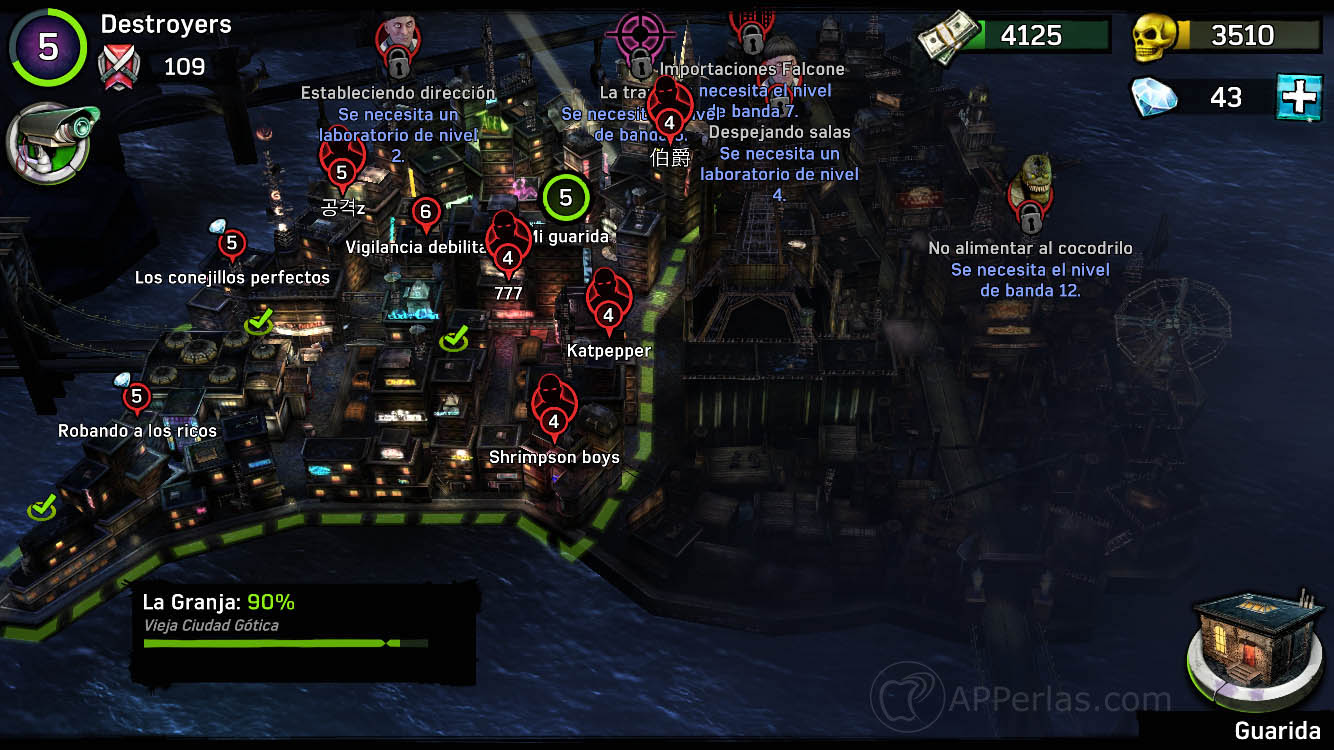
Task: Select the green checkmark near Los conejillos perfectos
Action: (x=260, y=323)
